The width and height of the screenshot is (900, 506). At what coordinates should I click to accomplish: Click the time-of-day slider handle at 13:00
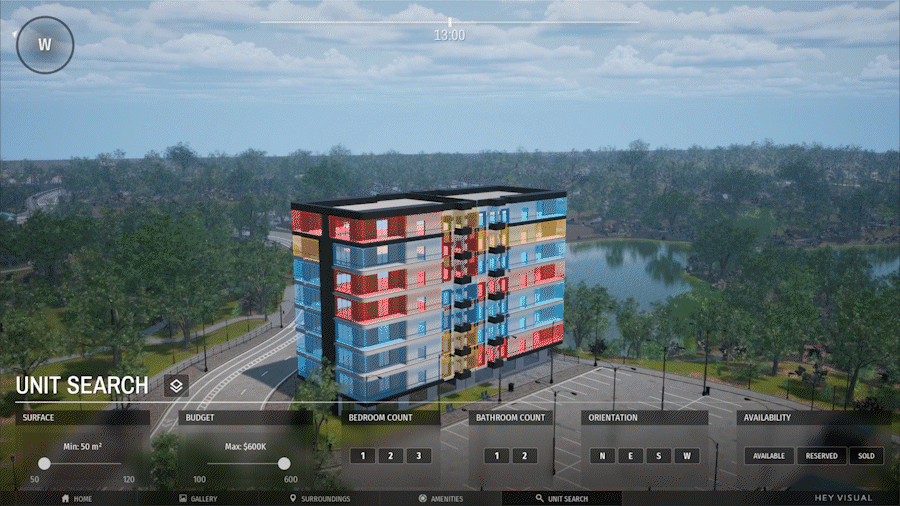click(450, 22)
